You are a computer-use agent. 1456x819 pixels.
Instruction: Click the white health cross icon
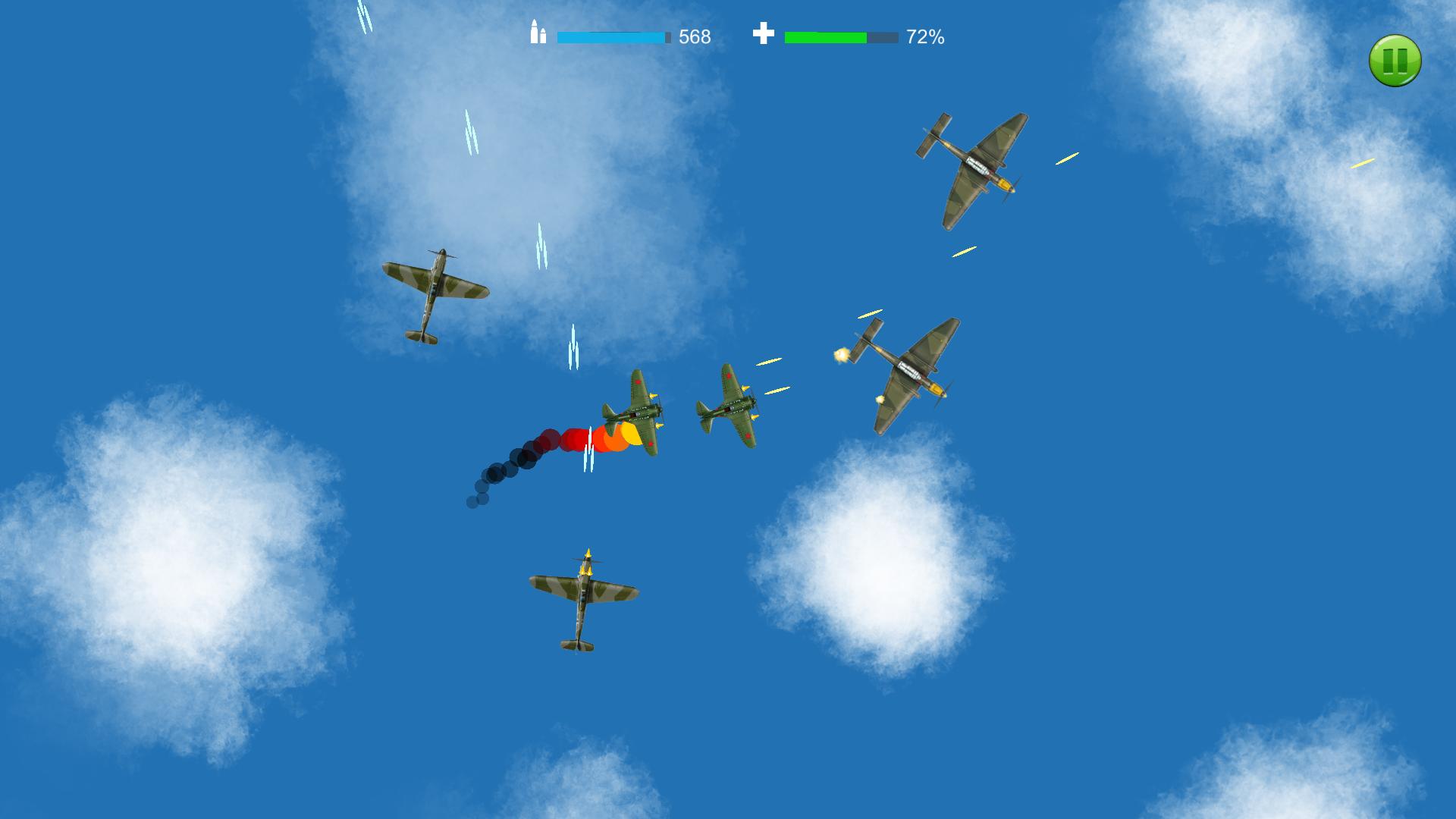point(763,33)
